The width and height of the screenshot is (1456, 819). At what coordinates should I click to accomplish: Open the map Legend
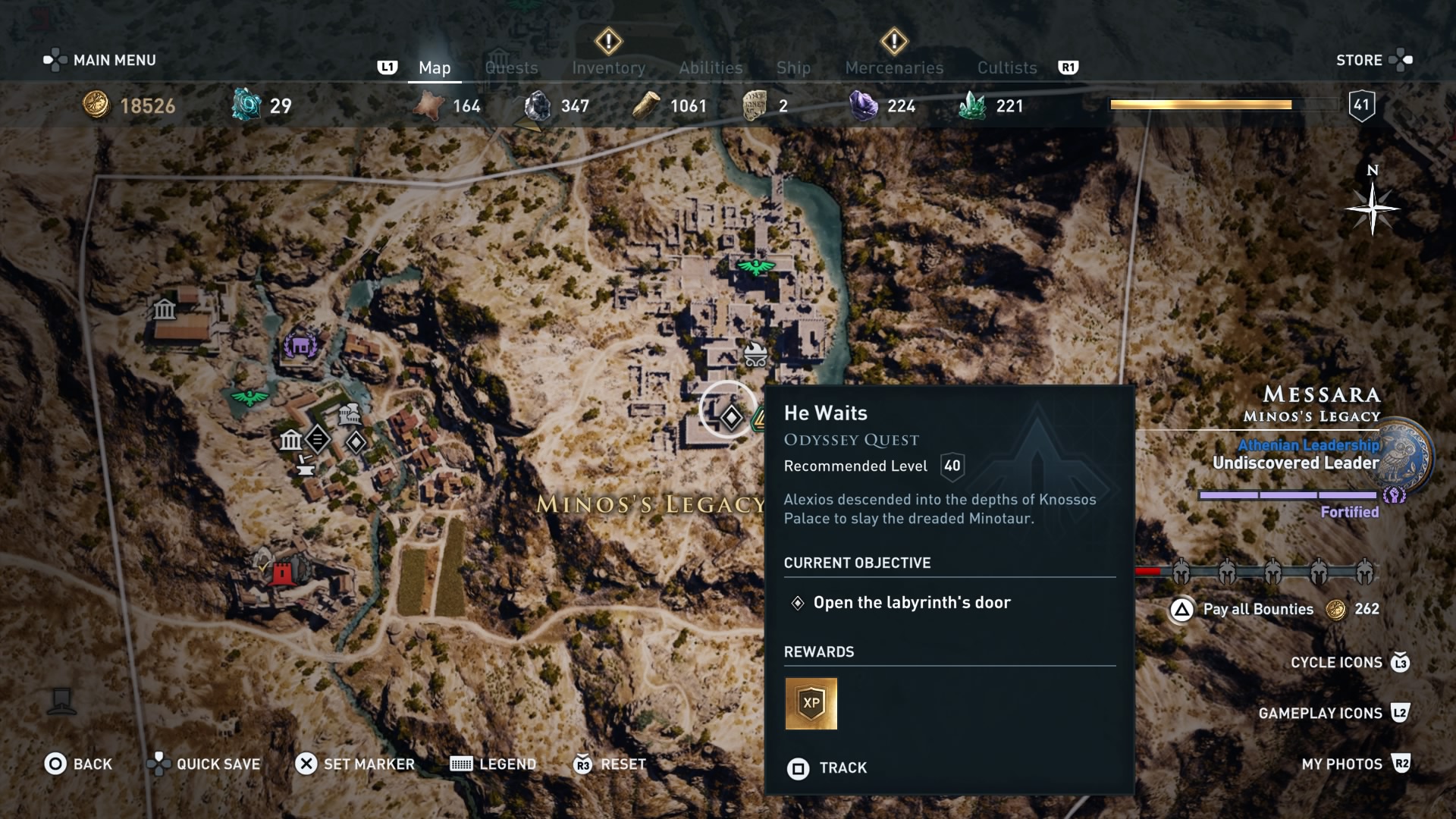(493, 764)
